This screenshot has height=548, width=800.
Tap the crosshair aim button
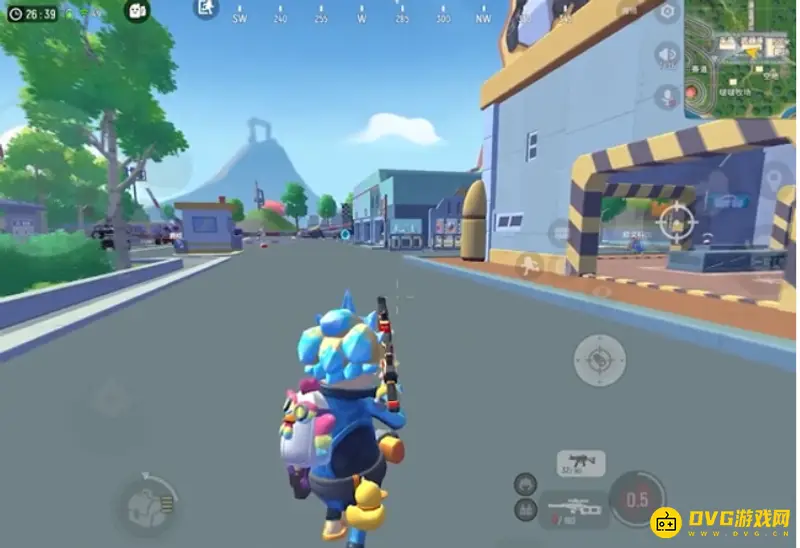[x=677, y=217]
